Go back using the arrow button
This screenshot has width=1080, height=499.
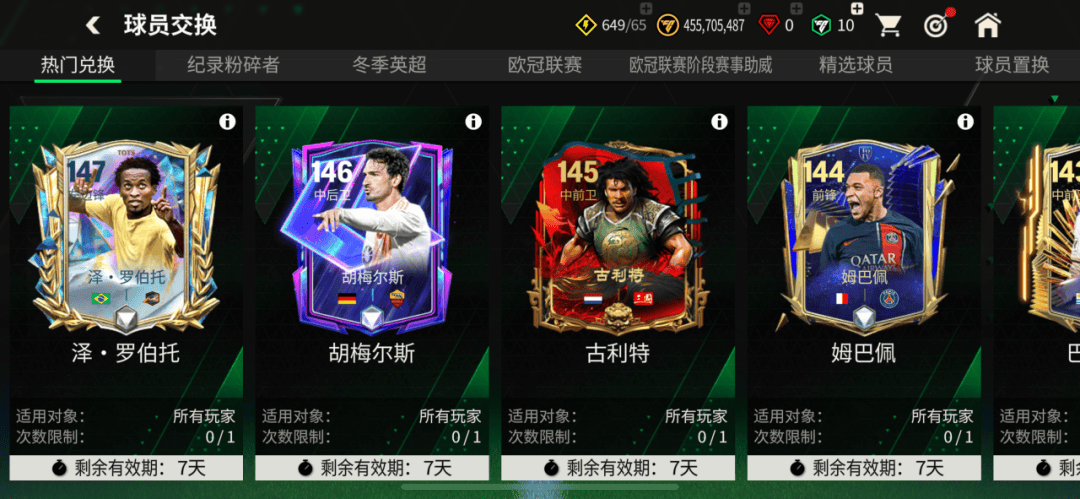click(93, 25)
